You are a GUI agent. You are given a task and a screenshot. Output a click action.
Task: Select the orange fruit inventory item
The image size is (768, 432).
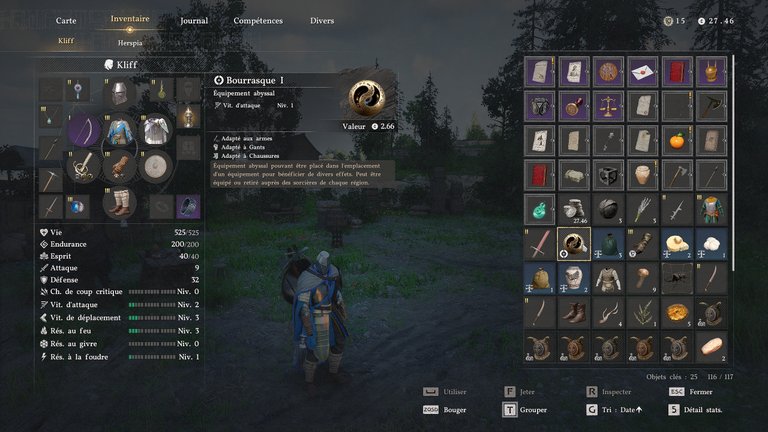pyautogui.click(x=676, y=140)
